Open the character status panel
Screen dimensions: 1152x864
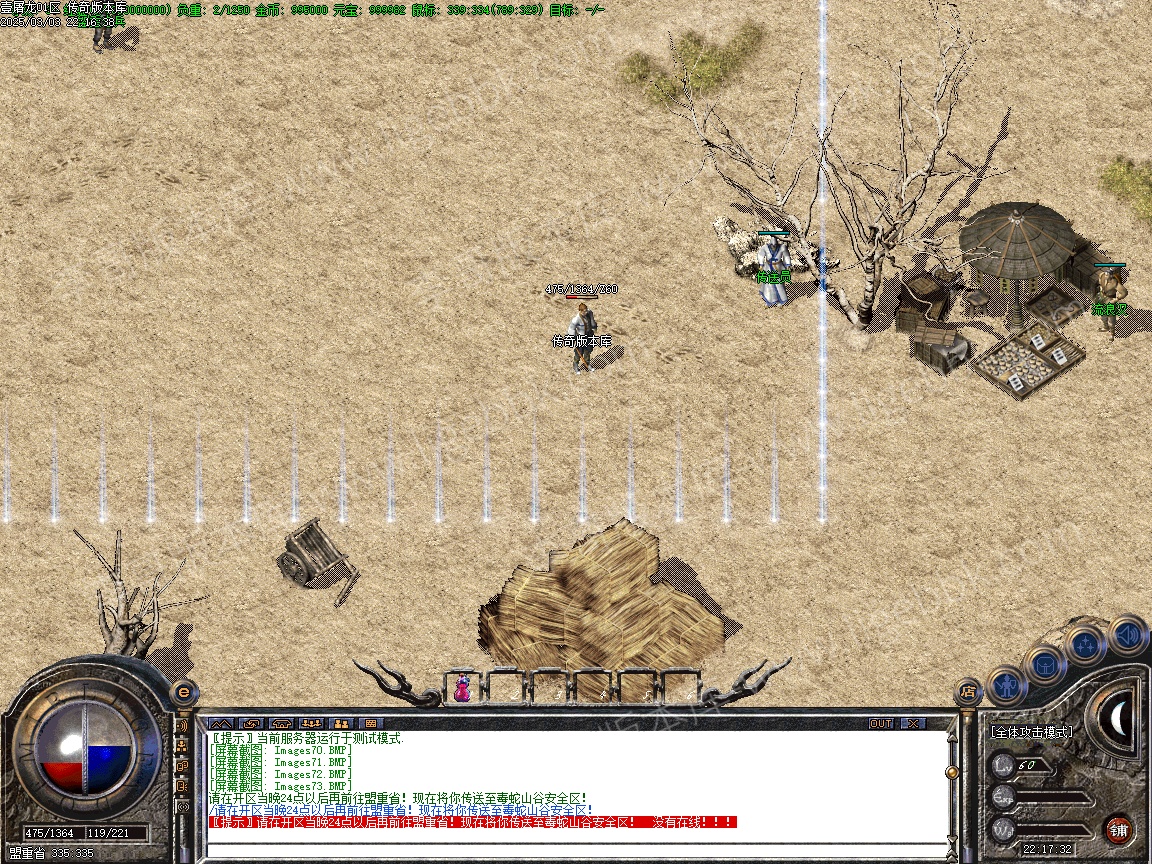(1007, 686)
